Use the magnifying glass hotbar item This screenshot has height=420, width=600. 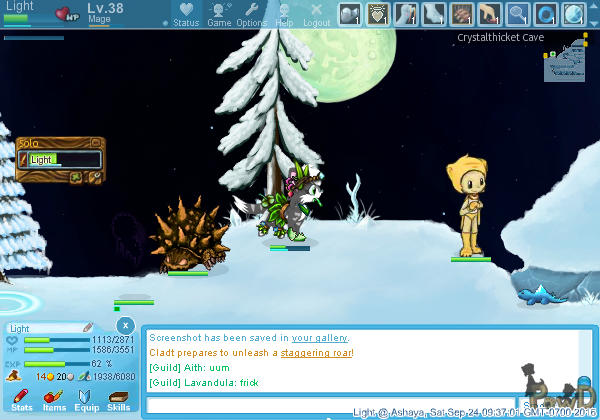(x=518, y=14)
